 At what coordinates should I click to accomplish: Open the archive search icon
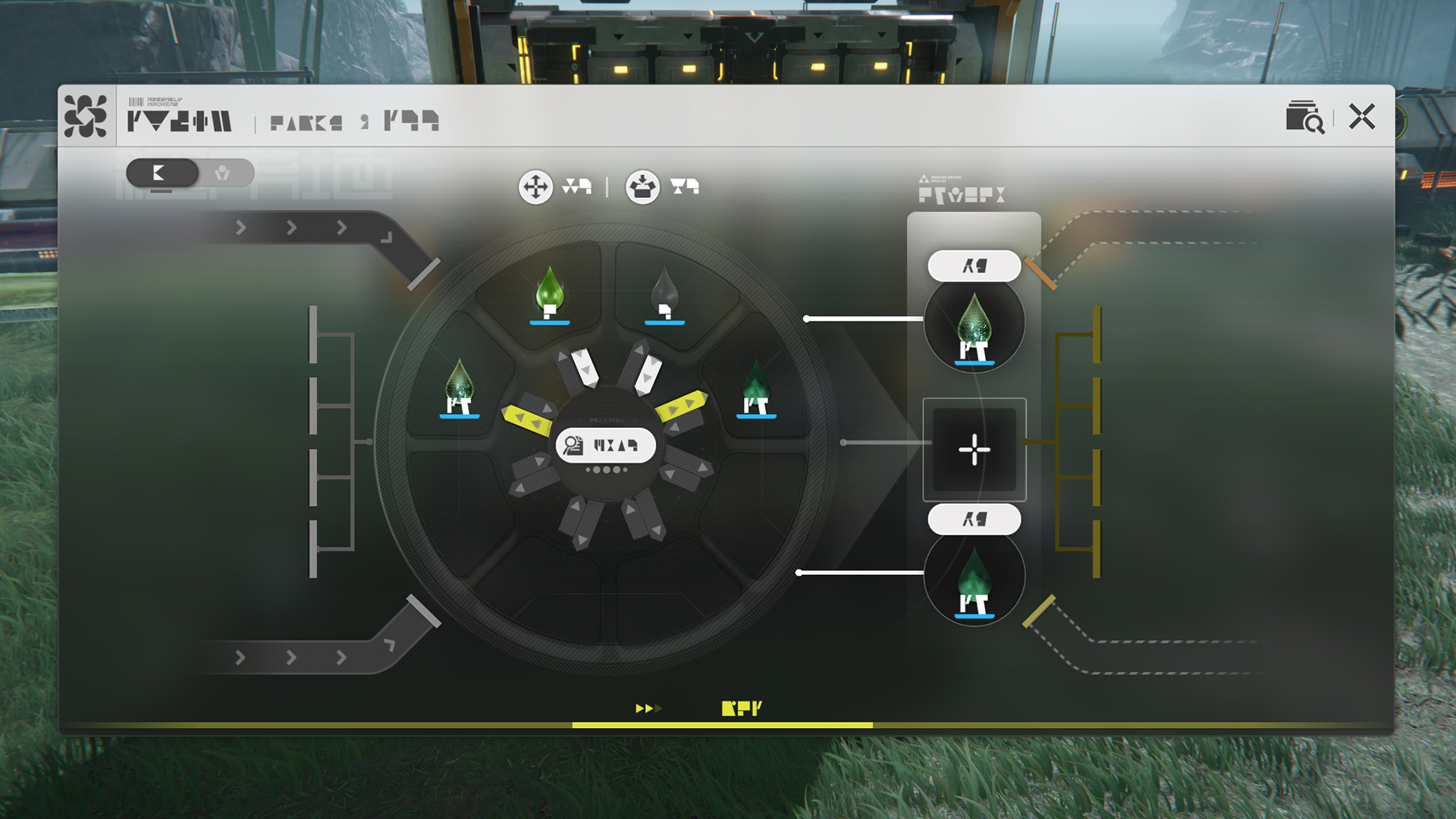coord(1304,117)
